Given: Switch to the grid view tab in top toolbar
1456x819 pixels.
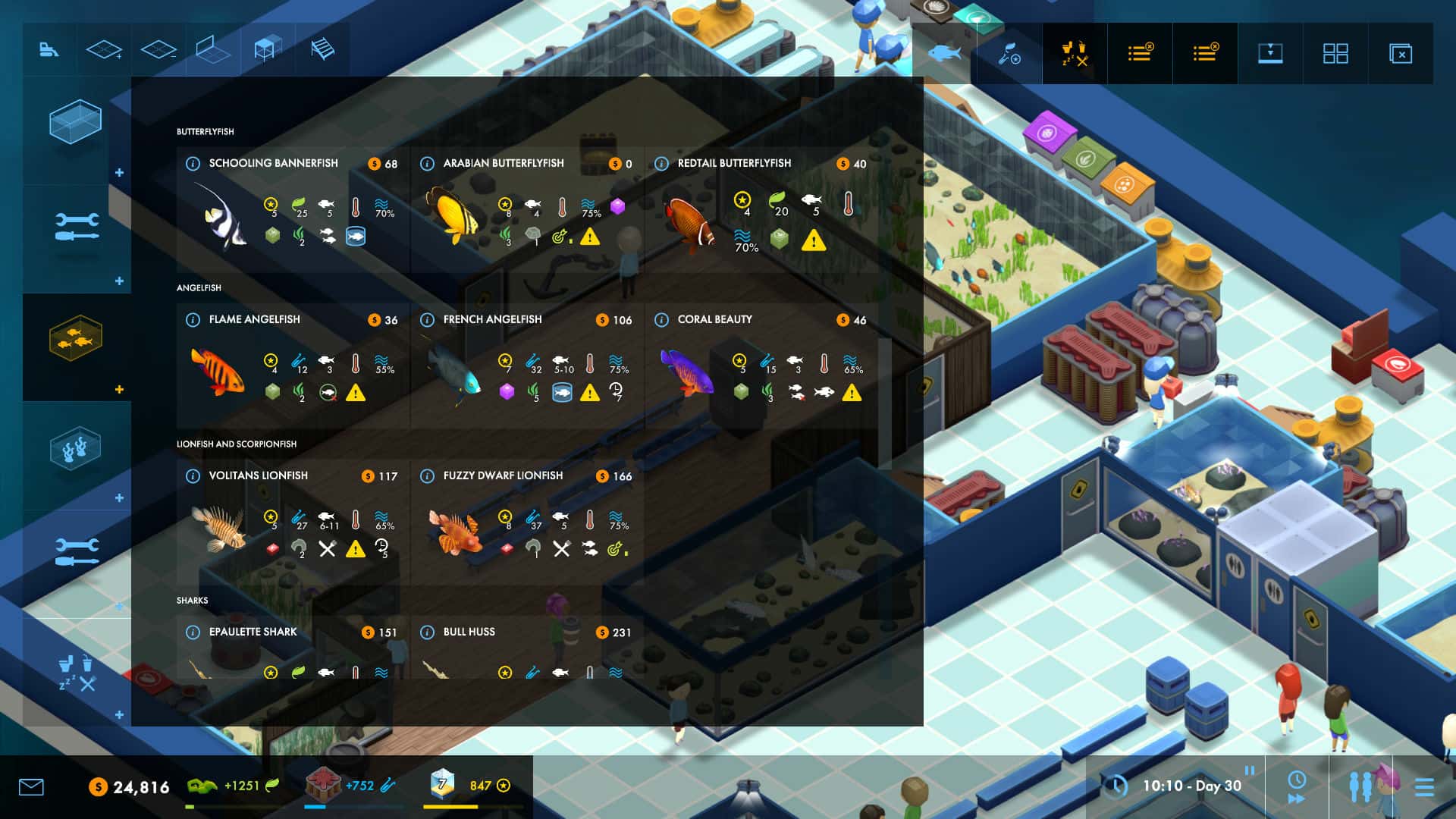Looking at the screenshot, I should (1337, 53).
